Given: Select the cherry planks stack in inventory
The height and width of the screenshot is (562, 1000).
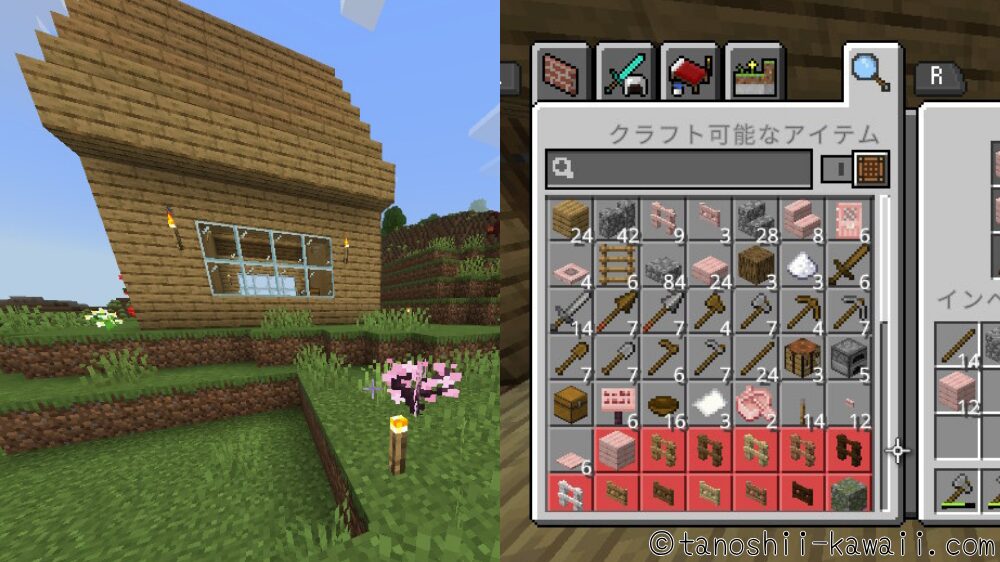Looking at the screenshot, I should point(956,390).
